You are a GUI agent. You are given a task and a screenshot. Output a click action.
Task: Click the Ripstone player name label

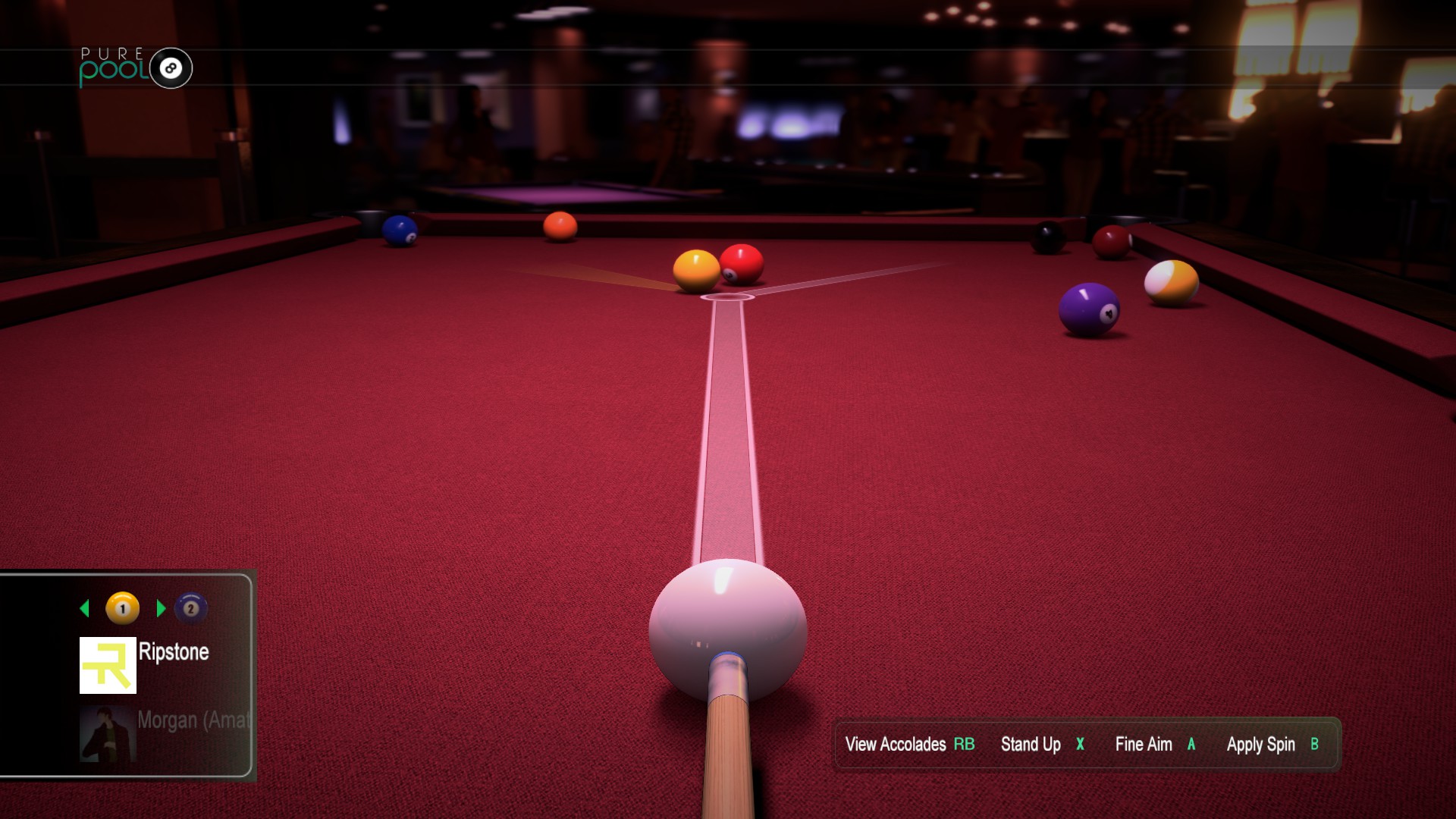173,651
